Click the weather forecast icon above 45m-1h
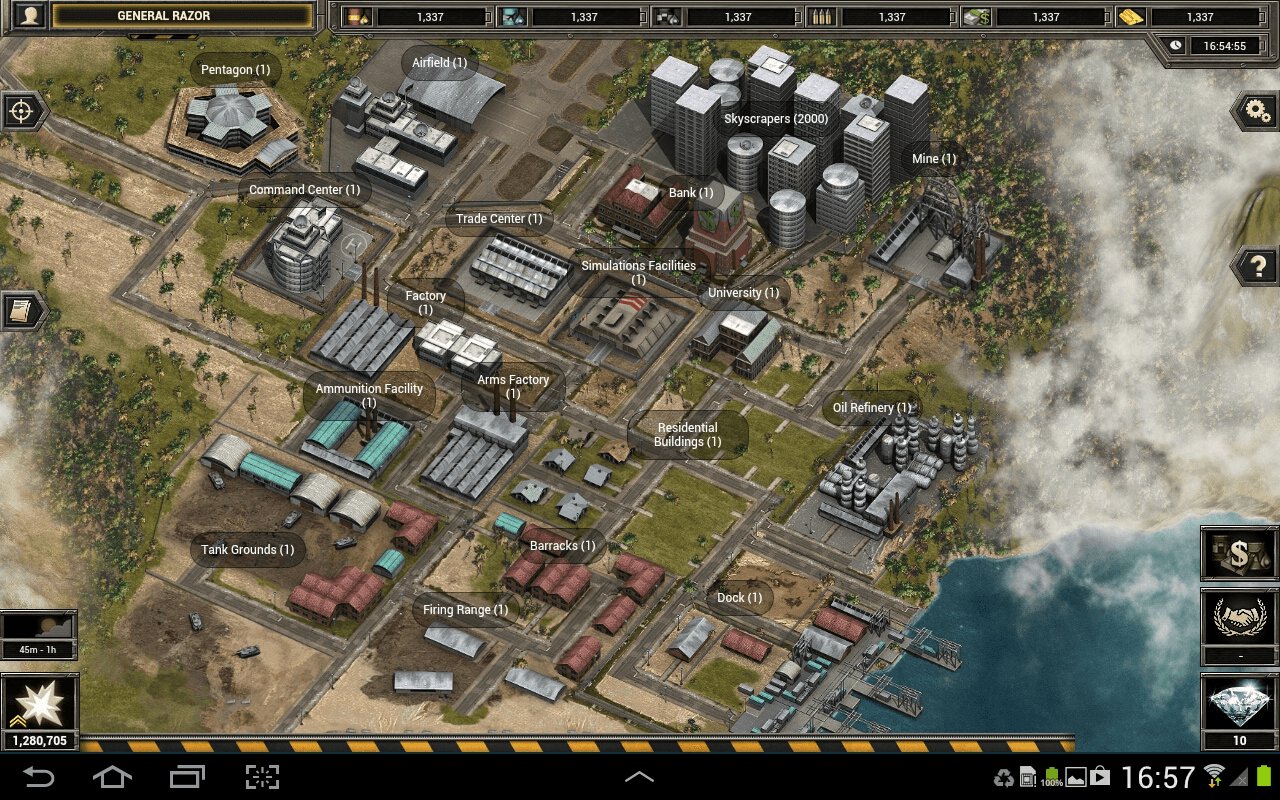This screenshot has width=1280, height=800. click(x=40, y=627)
